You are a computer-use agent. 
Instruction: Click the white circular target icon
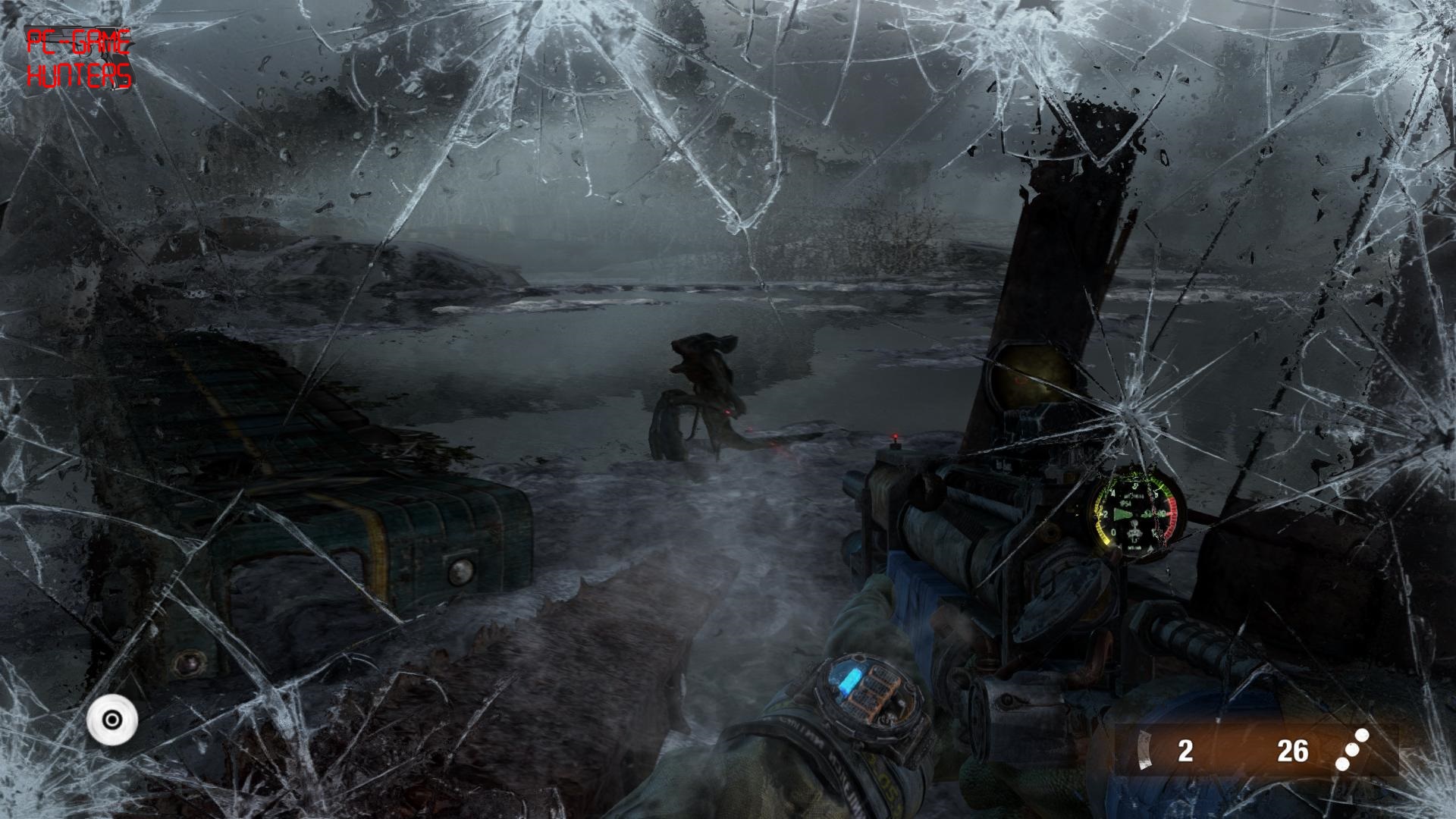[112, 719]
